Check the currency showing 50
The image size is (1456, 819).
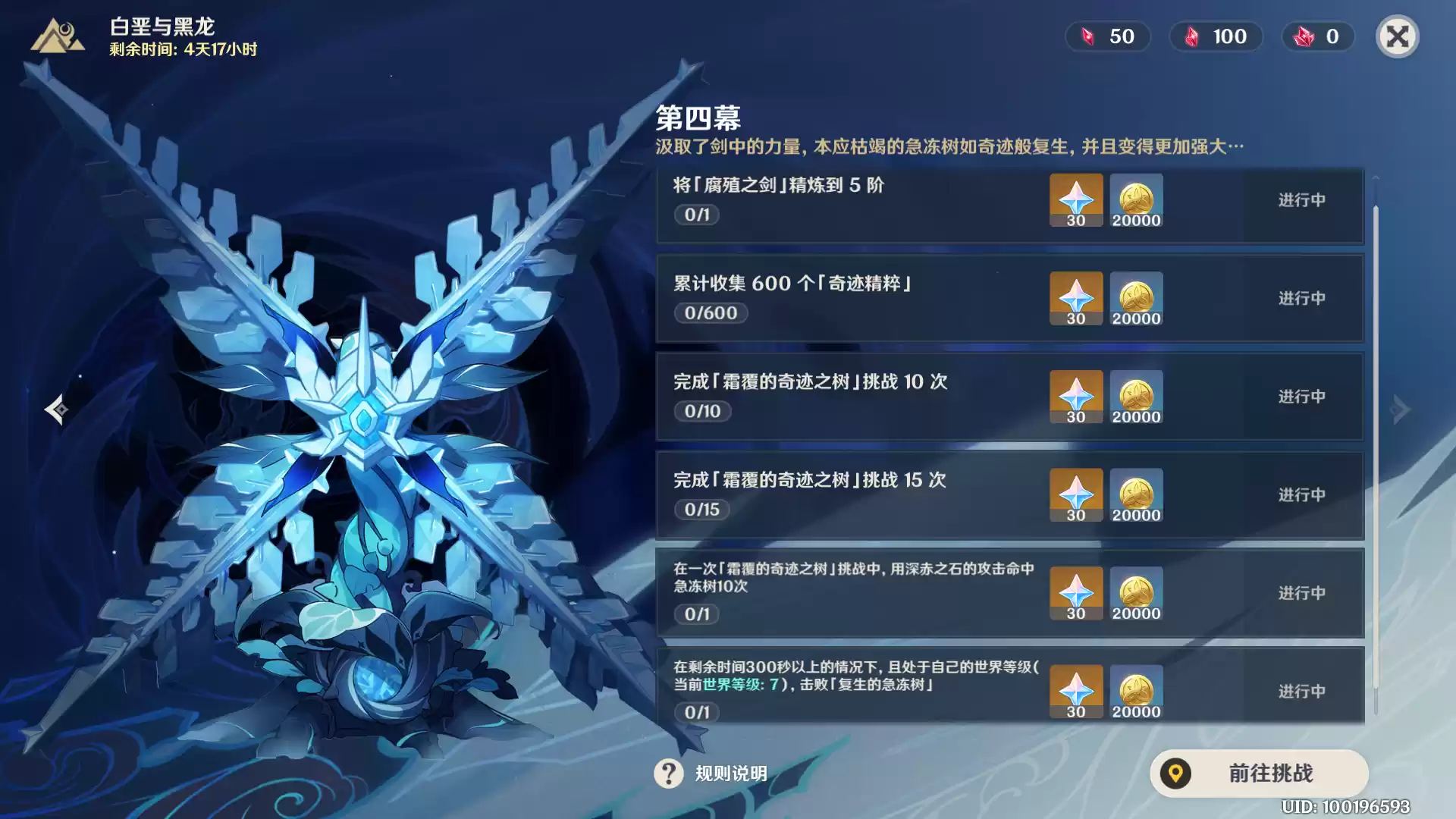click(x=1109, y=36)
